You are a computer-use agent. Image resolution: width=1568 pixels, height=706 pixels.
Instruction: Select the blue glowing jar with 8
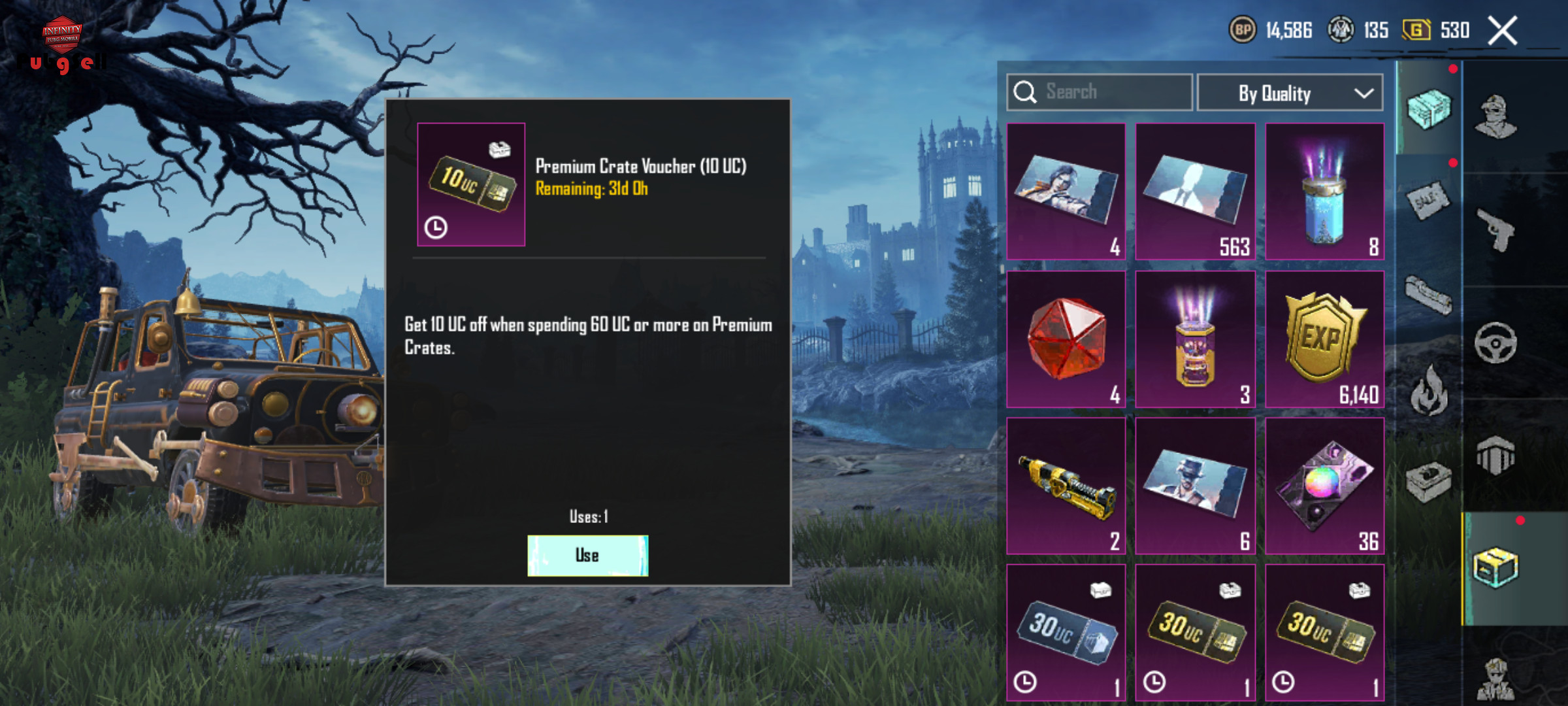point(1324,192)
